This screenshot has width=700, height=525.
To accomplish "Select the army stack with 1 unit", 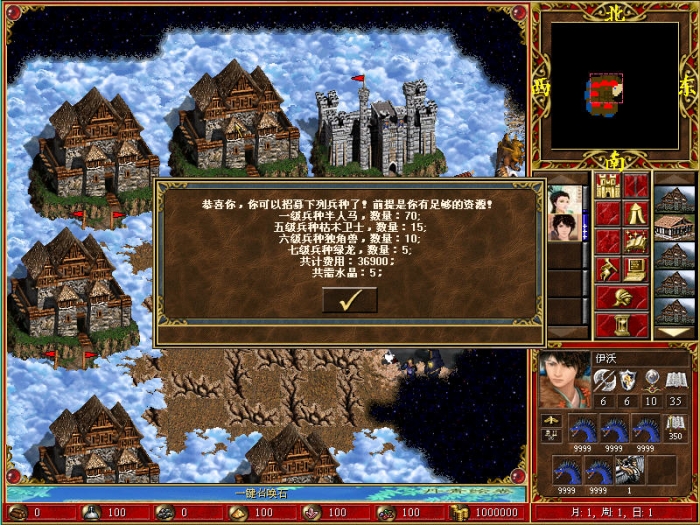I will click(631, 470).
